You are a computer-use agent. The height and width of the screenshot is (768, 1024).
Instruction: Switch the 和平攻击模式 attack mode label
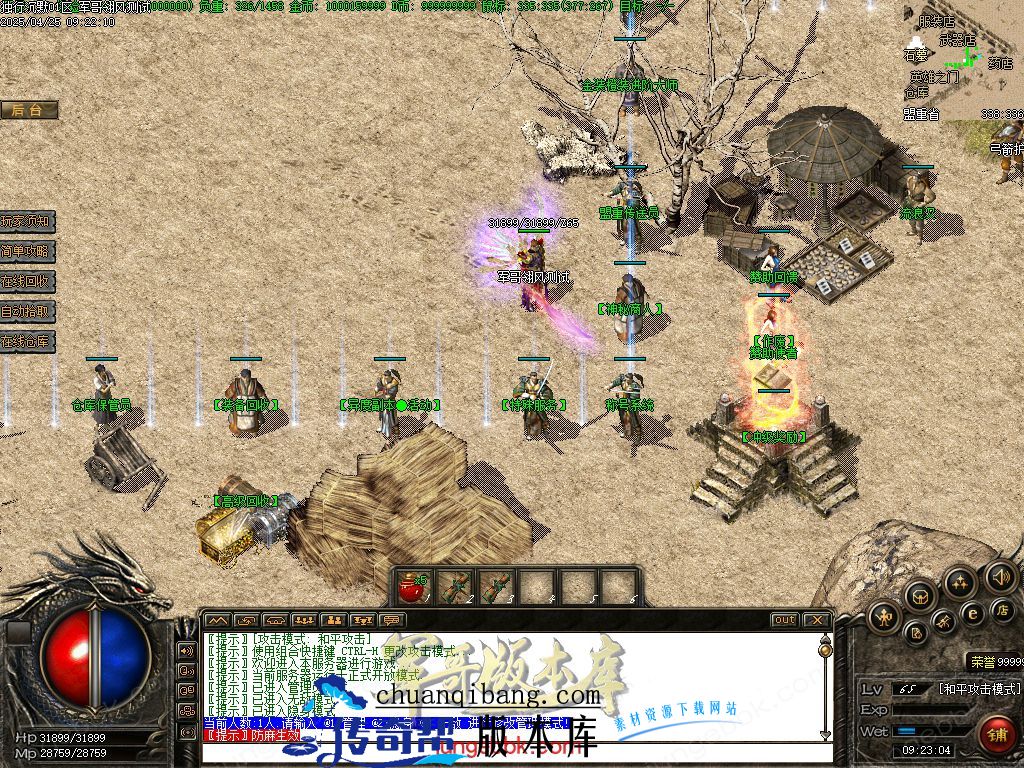click(979, 689)
